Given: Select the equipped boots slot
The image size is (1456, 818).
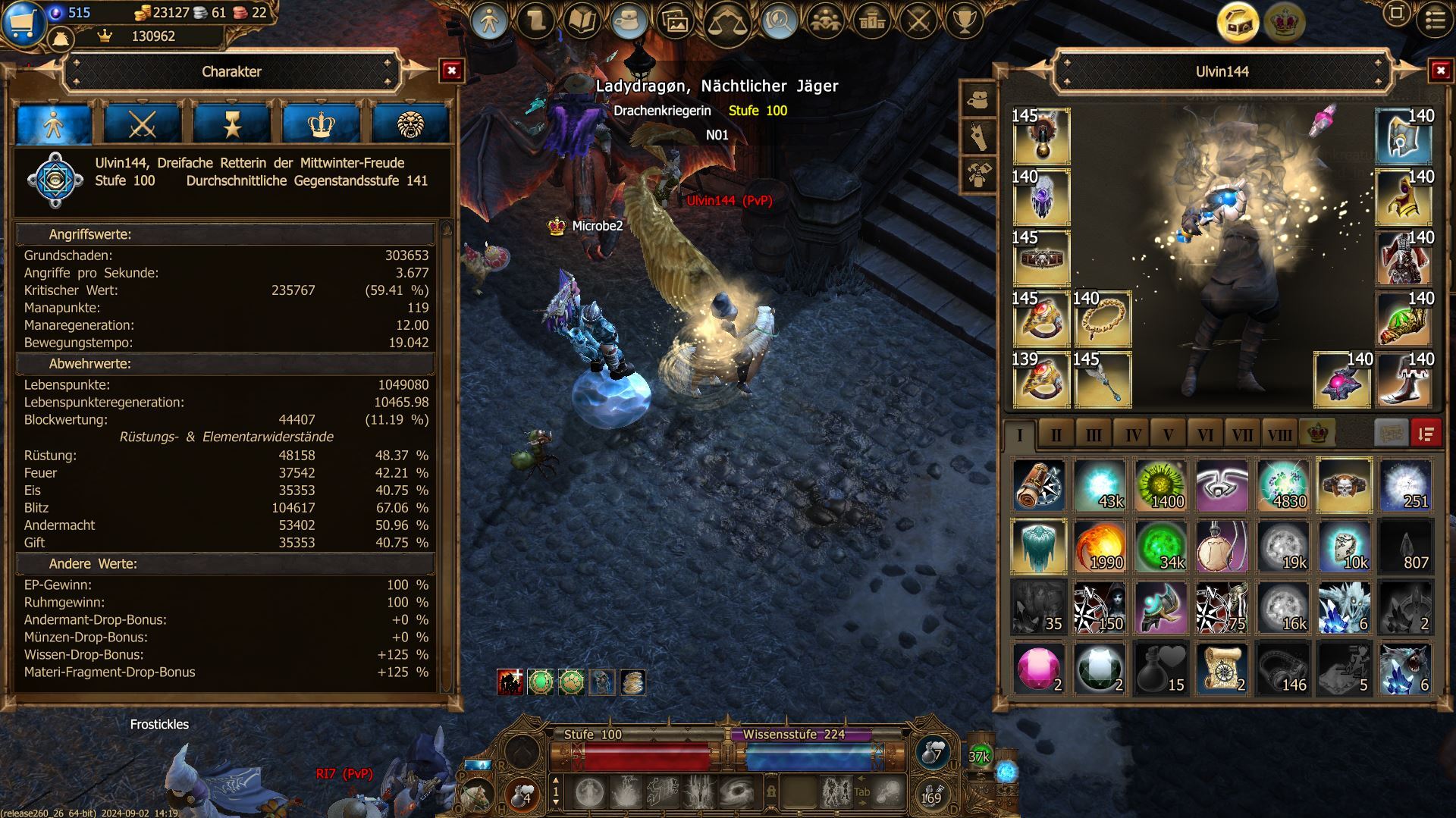Looking at the screenshot, I should (1404, 380).
